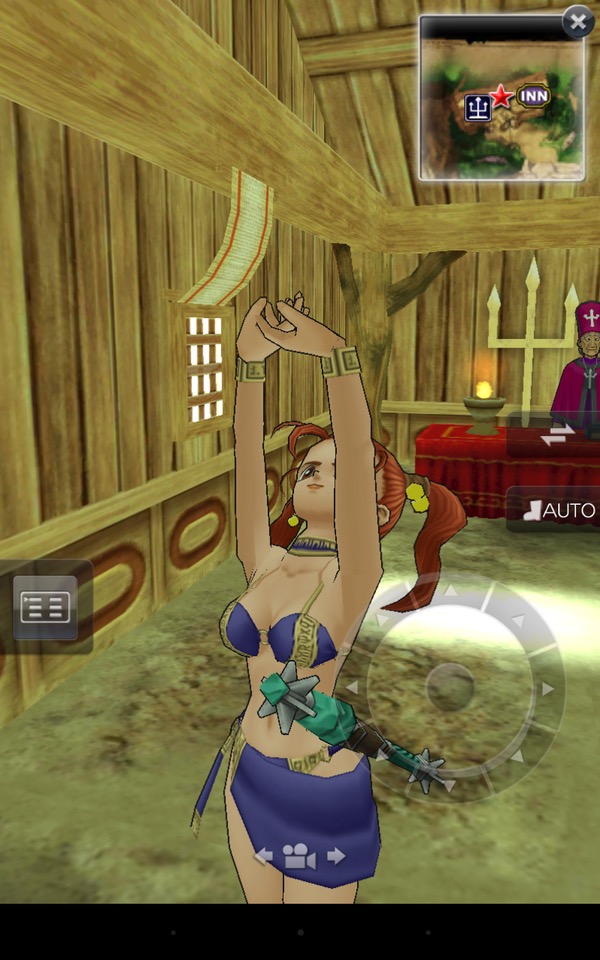Close the minimap with the X button
600x960 pixels.
pos(578,21)
